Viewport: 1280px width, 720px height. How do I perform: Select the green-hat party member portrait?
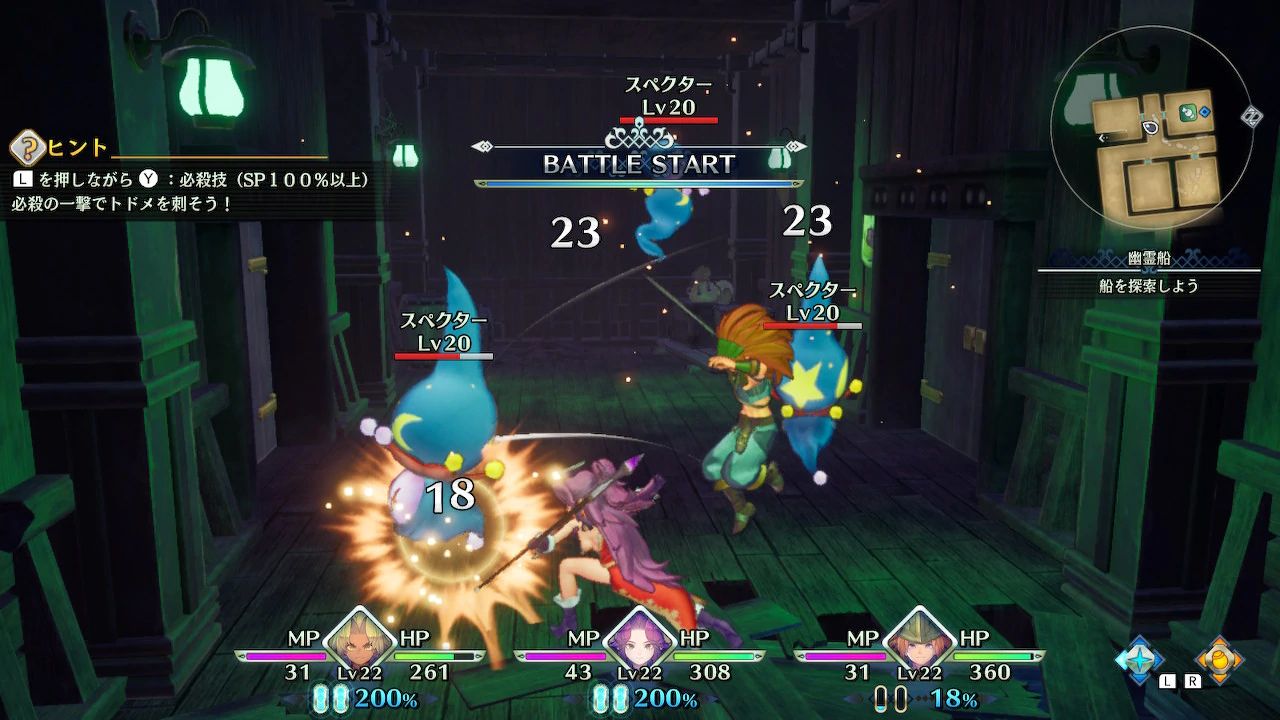[x=918, y=636]
